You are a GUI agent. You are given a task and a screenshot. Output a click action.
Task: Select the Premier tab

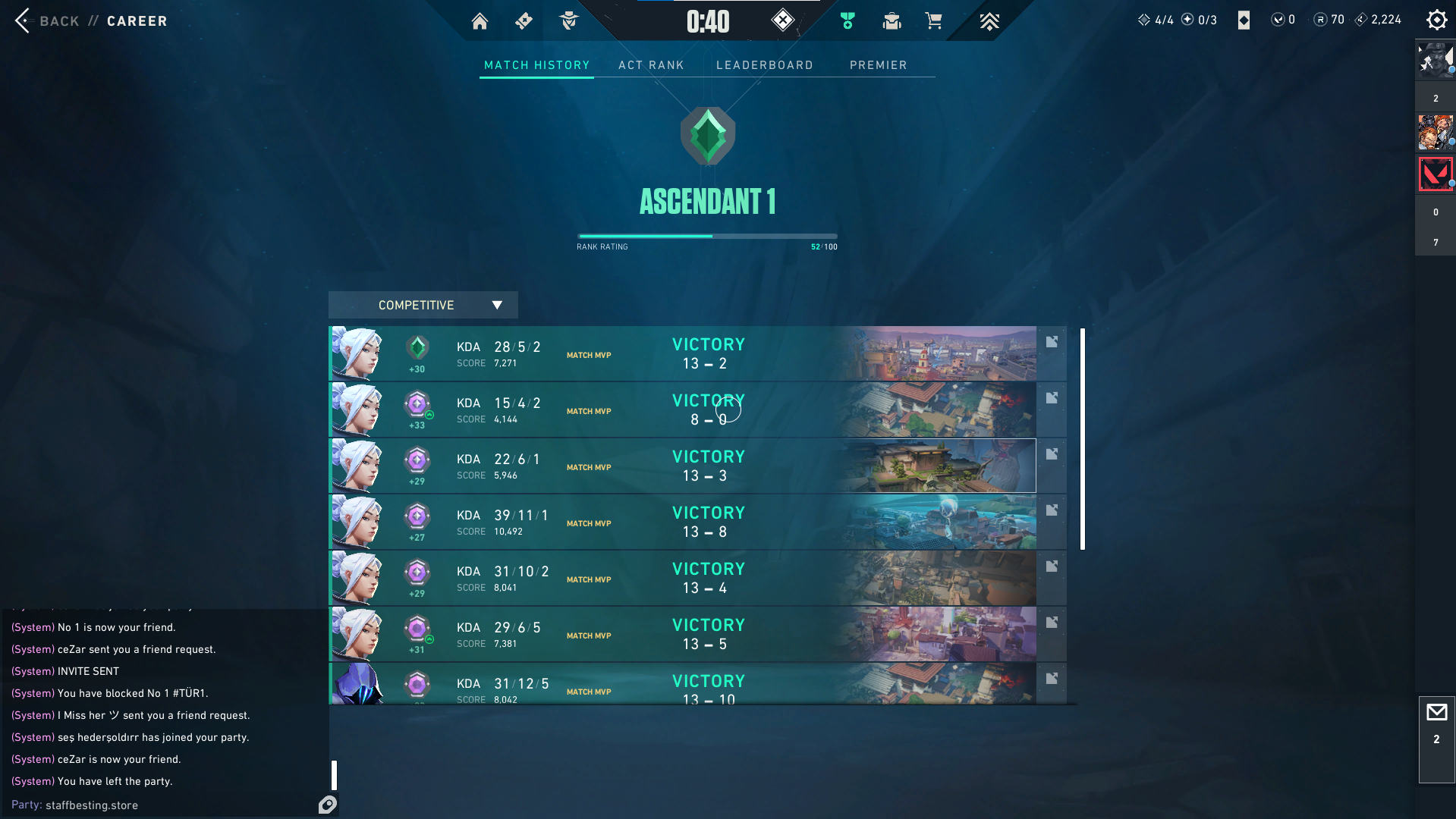point(878,65)
